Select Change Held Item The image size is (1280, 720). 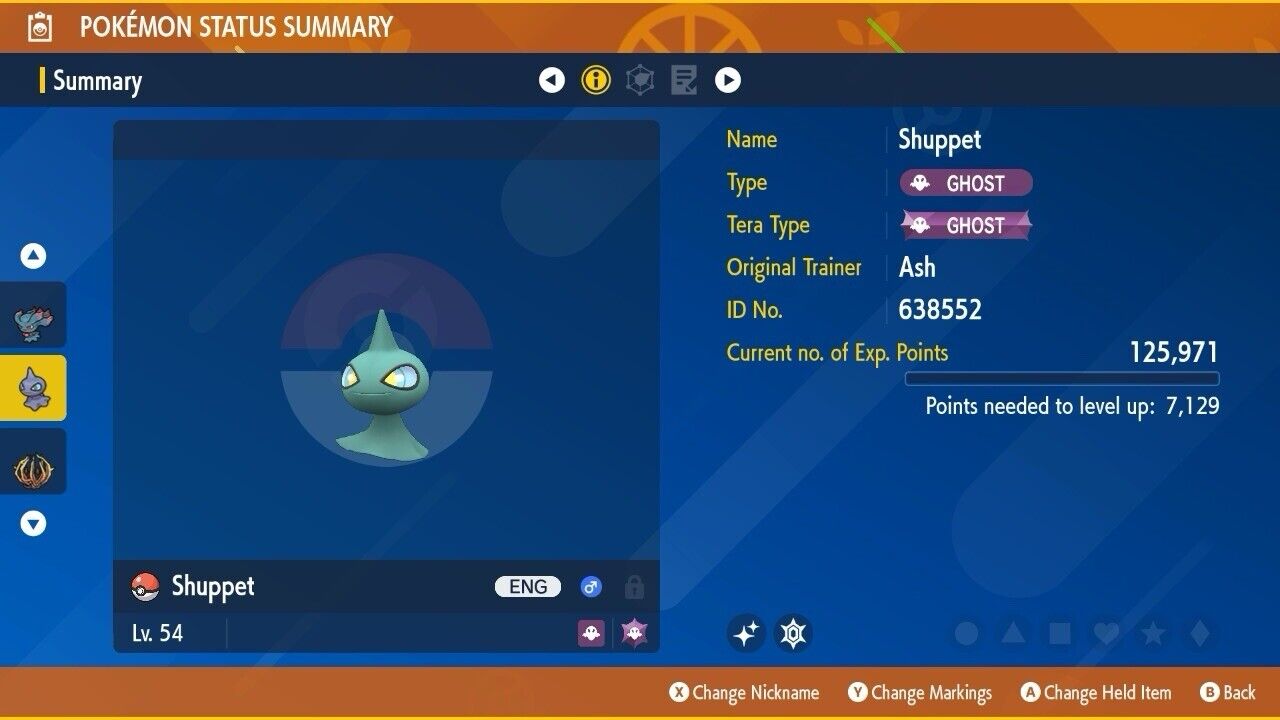(x=1096, y=693)
